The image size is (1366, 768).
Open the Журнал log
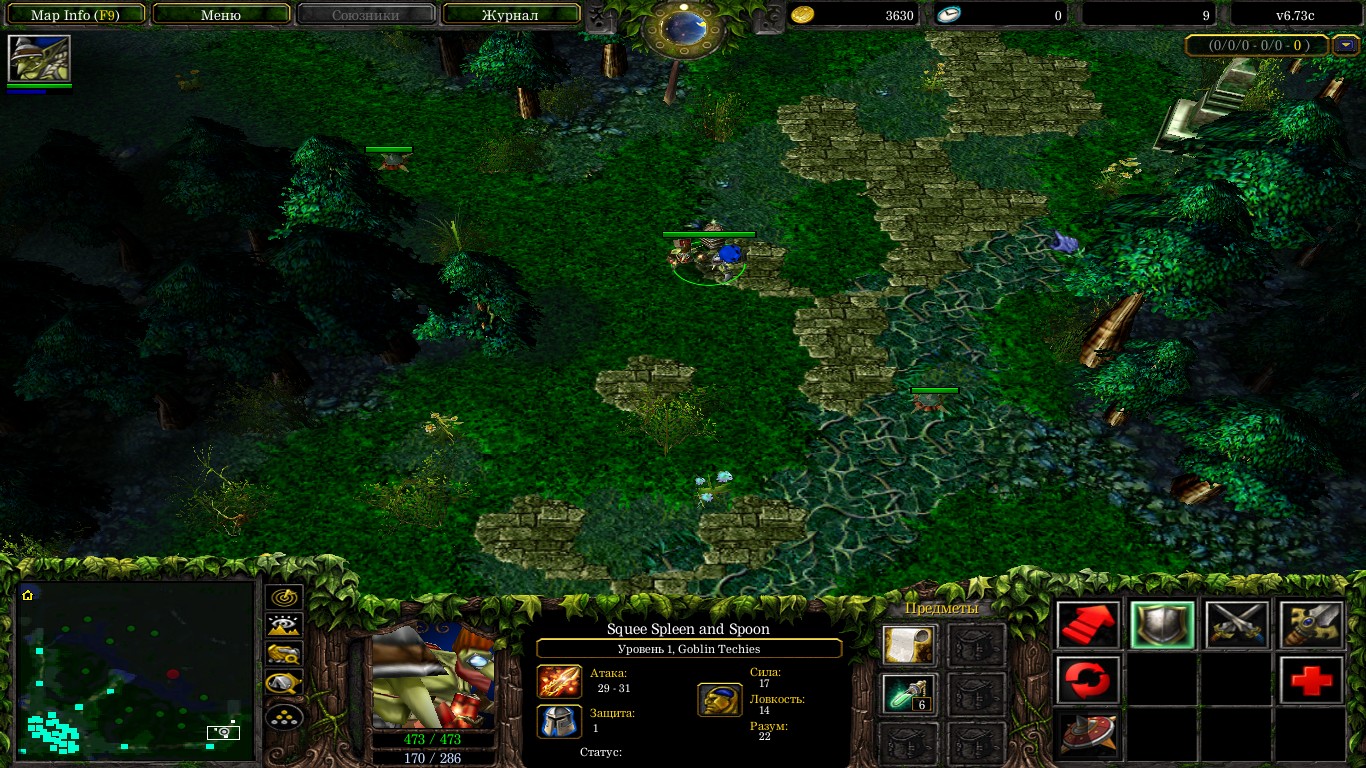click(x=510, y=15)
